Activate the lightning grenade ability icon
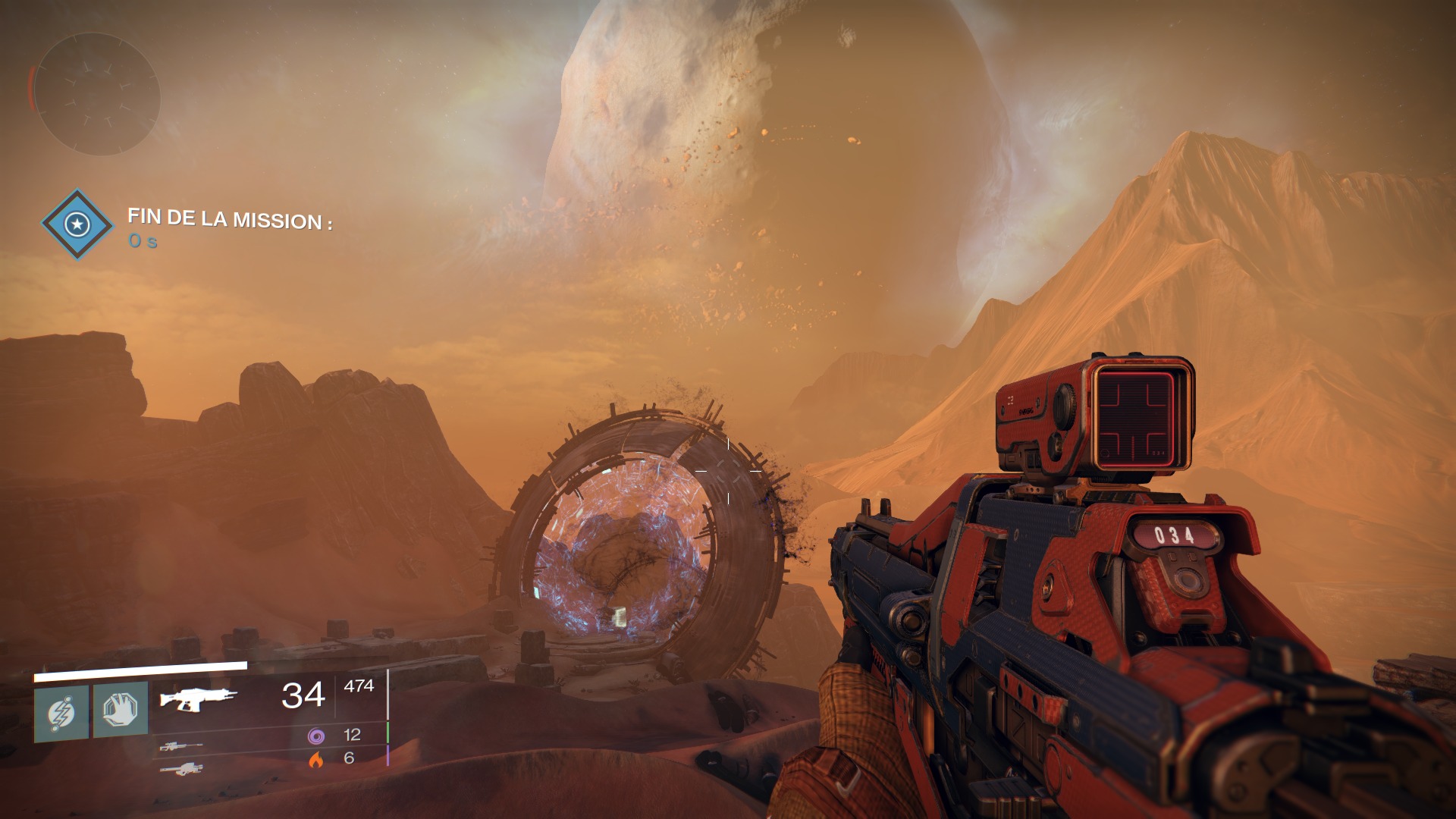Screen dimensions: 1456x819 [61, 714]
